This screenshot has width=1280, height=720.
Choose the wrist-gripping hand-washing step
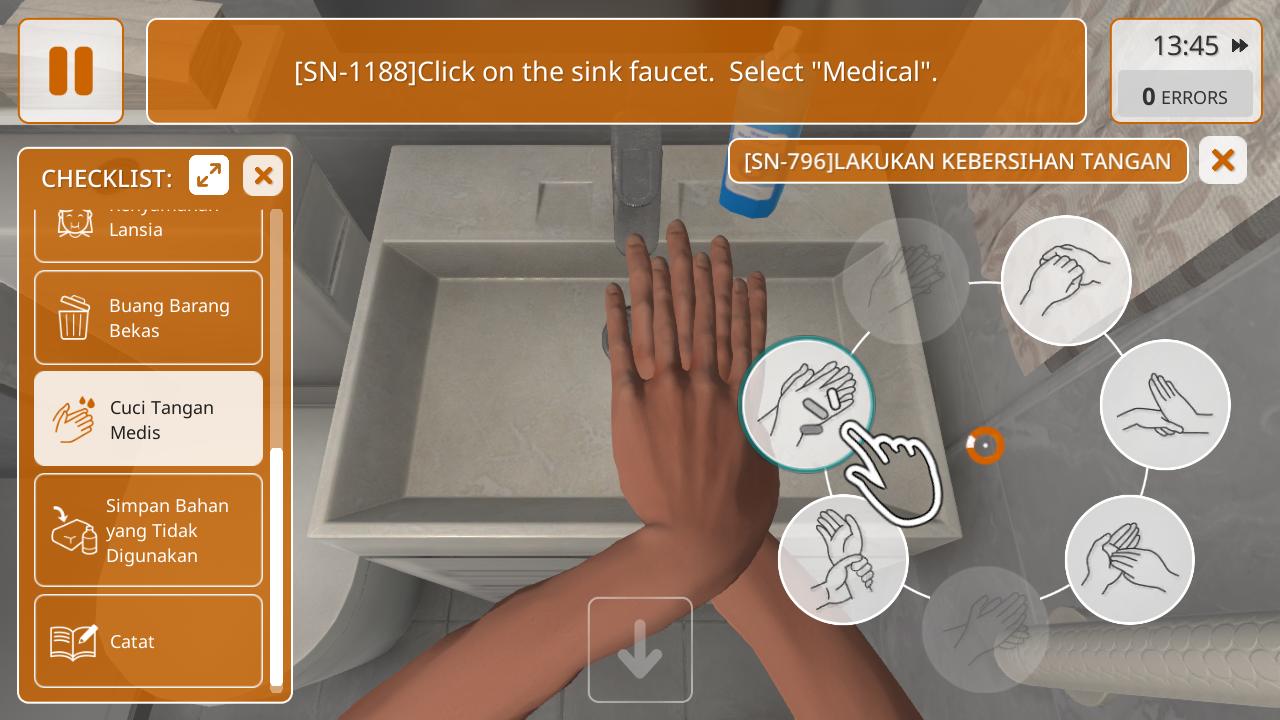[x=843, y=559]
